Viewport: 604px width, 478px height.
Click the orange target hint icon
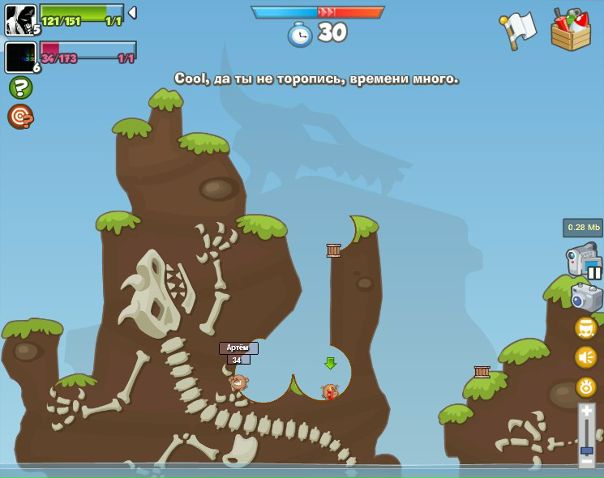point(20,117)
